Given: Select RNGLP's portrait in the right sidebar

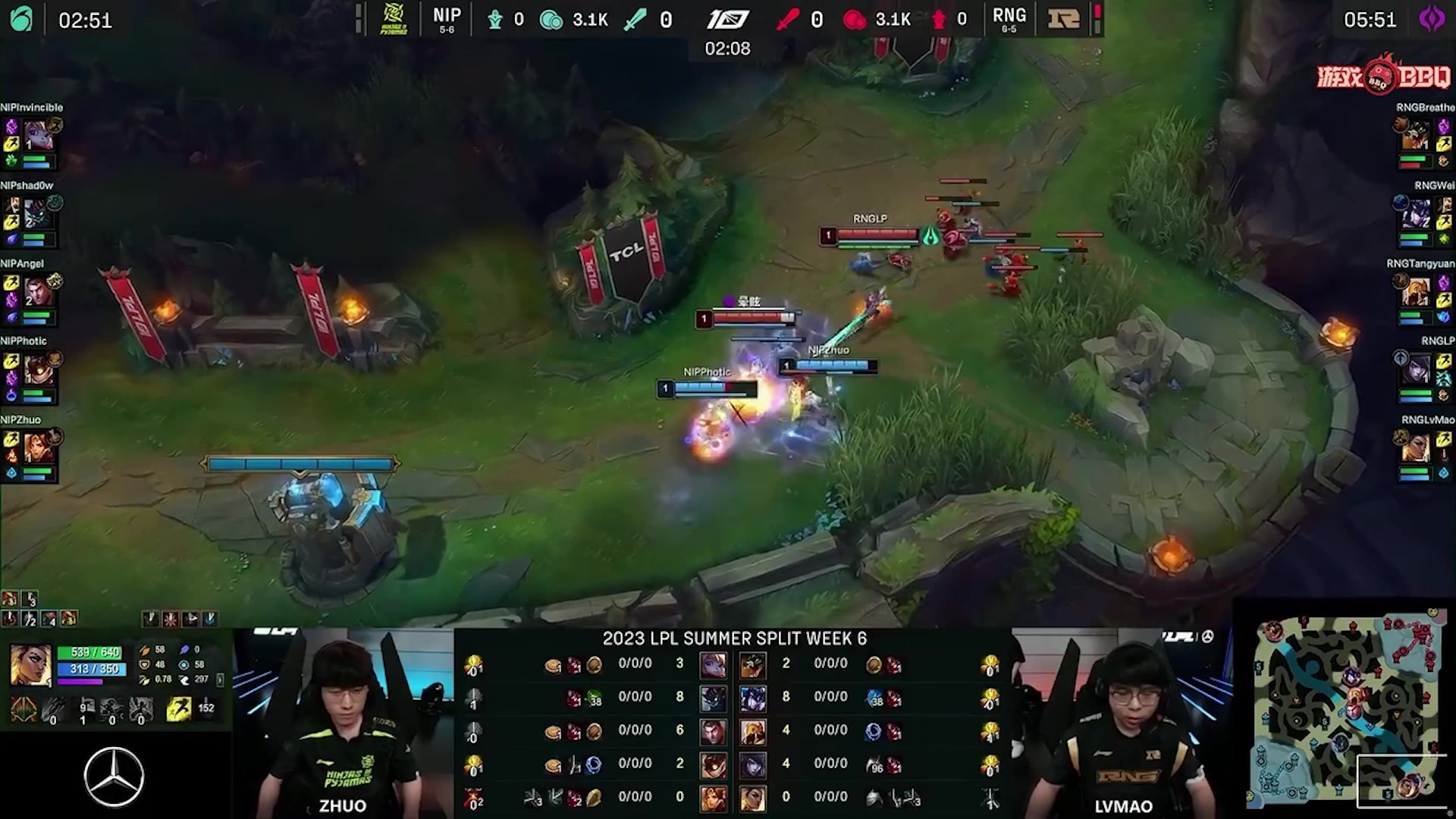Looking at the screenshot, I should click(1416, 371).
